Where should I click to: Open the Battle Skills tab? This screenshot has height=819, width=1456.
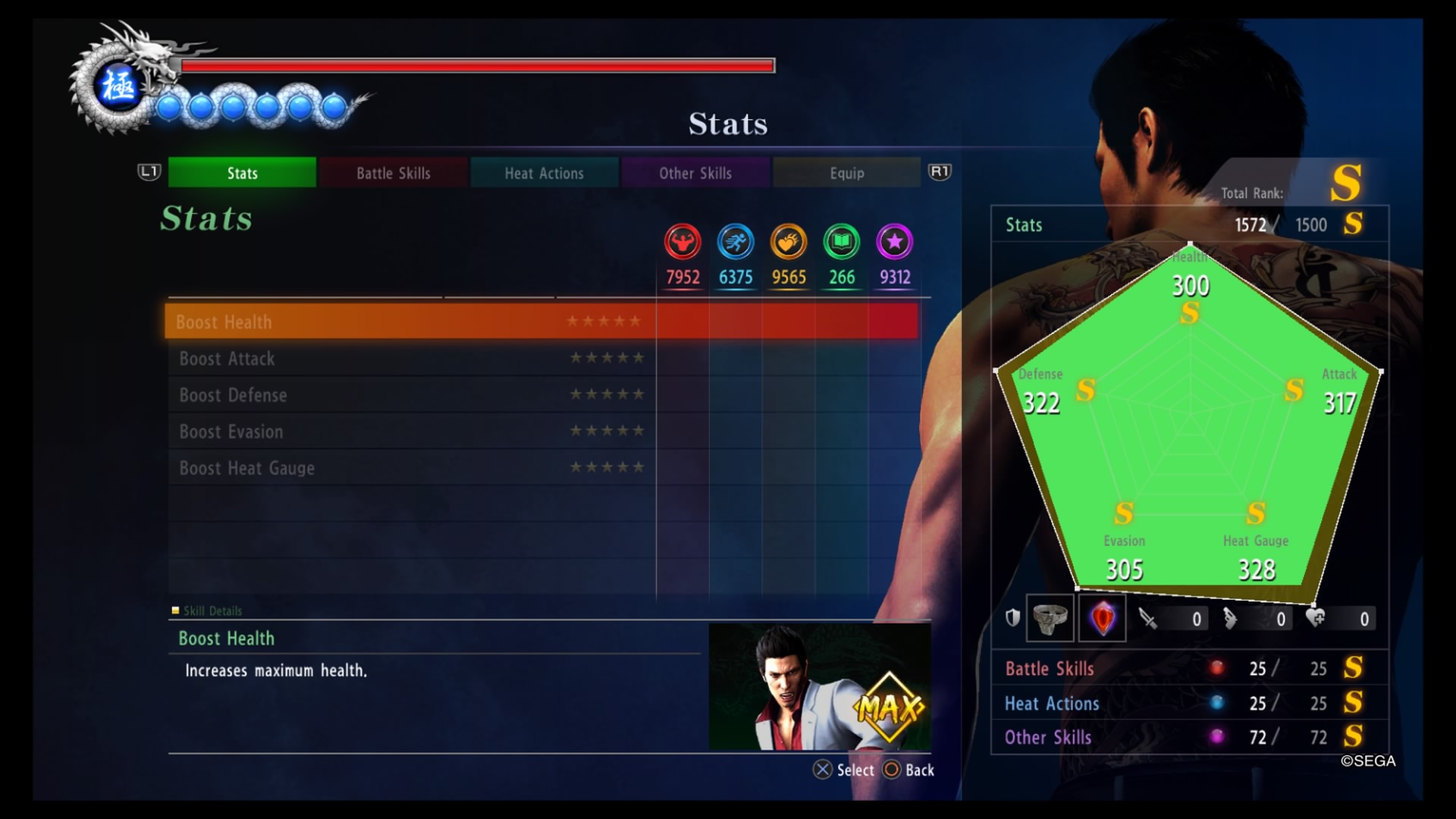393,173
